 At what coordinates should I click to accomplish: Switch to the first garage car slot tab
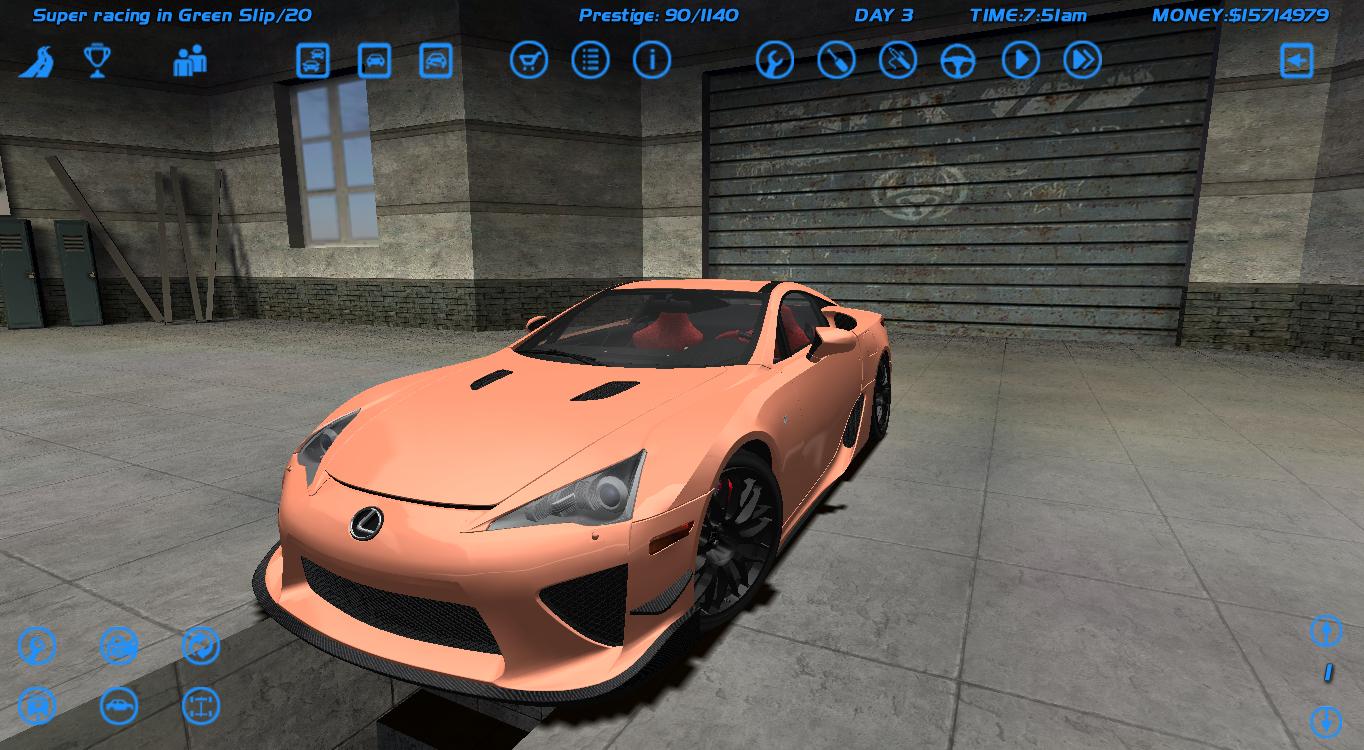pos(313,59)
